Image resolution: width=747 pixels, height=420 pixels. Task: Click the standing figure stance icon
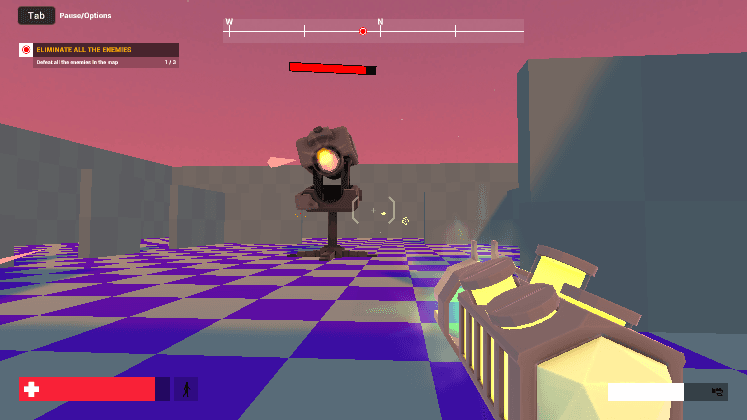186,389
